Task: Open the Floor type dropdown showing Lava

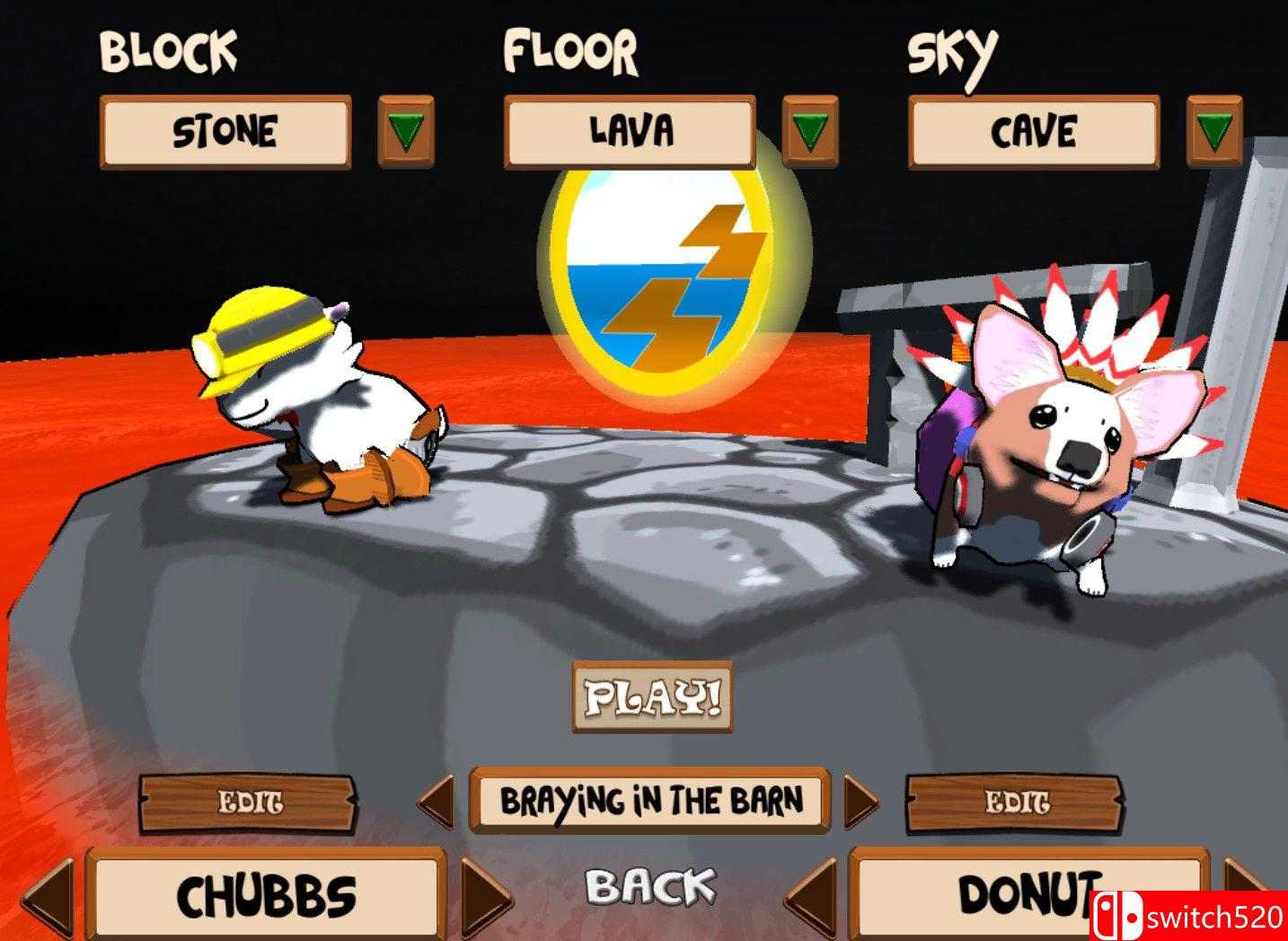Action: [x=629, y=130]
